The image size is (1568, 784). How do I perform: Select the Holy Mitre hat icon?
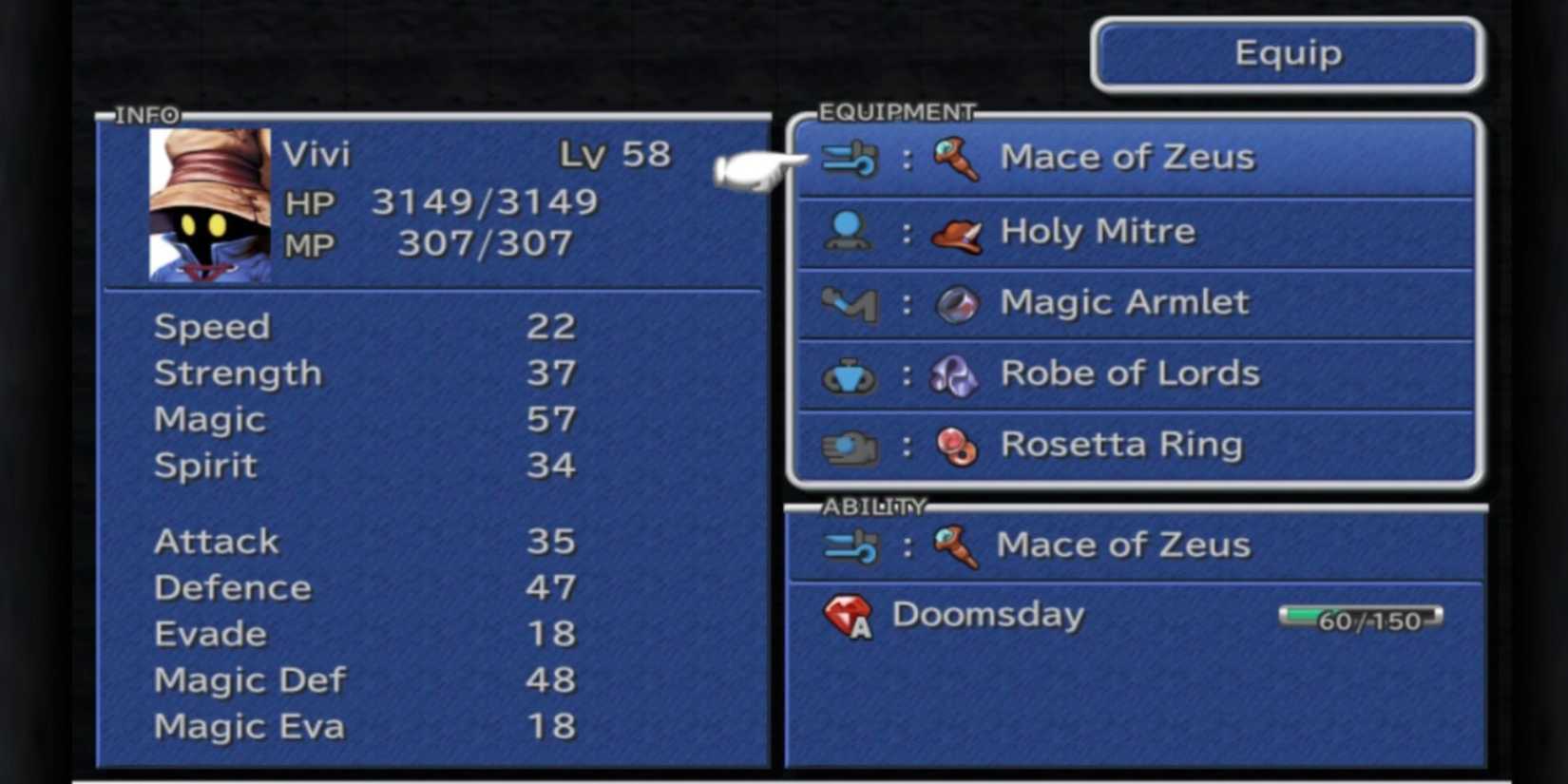click(956, 231)
